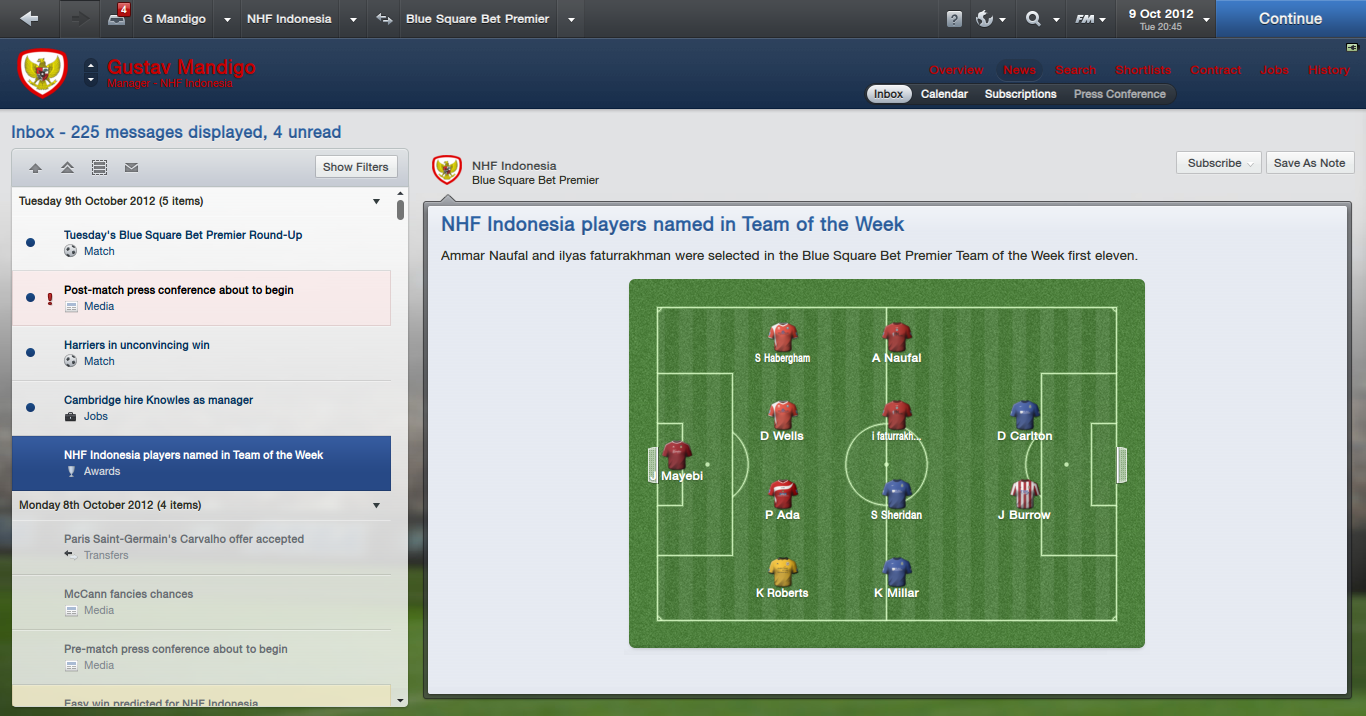The image size is (1366, 716).
Task: Open the magnifying glass search menu
Action: tap(1038, 19)
